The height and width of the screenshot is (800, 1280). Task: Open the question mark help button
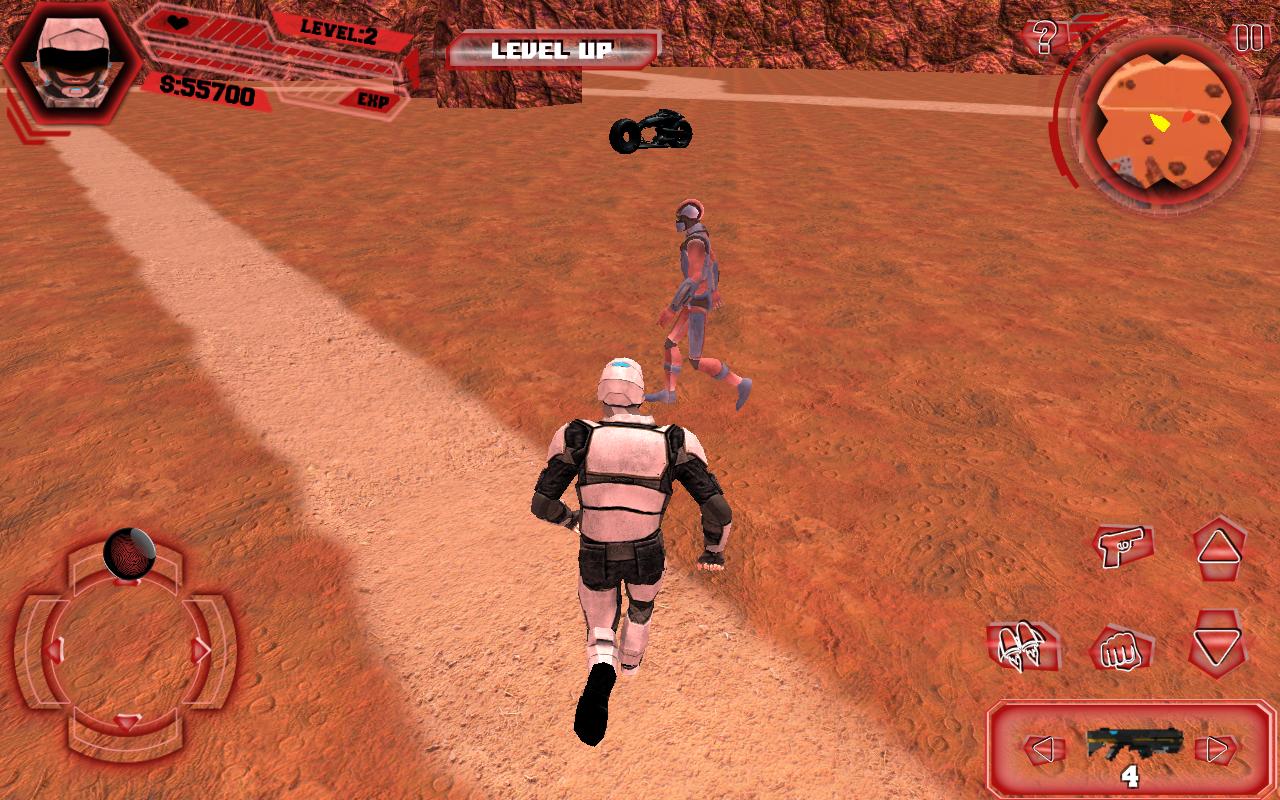pos(1044,38)
